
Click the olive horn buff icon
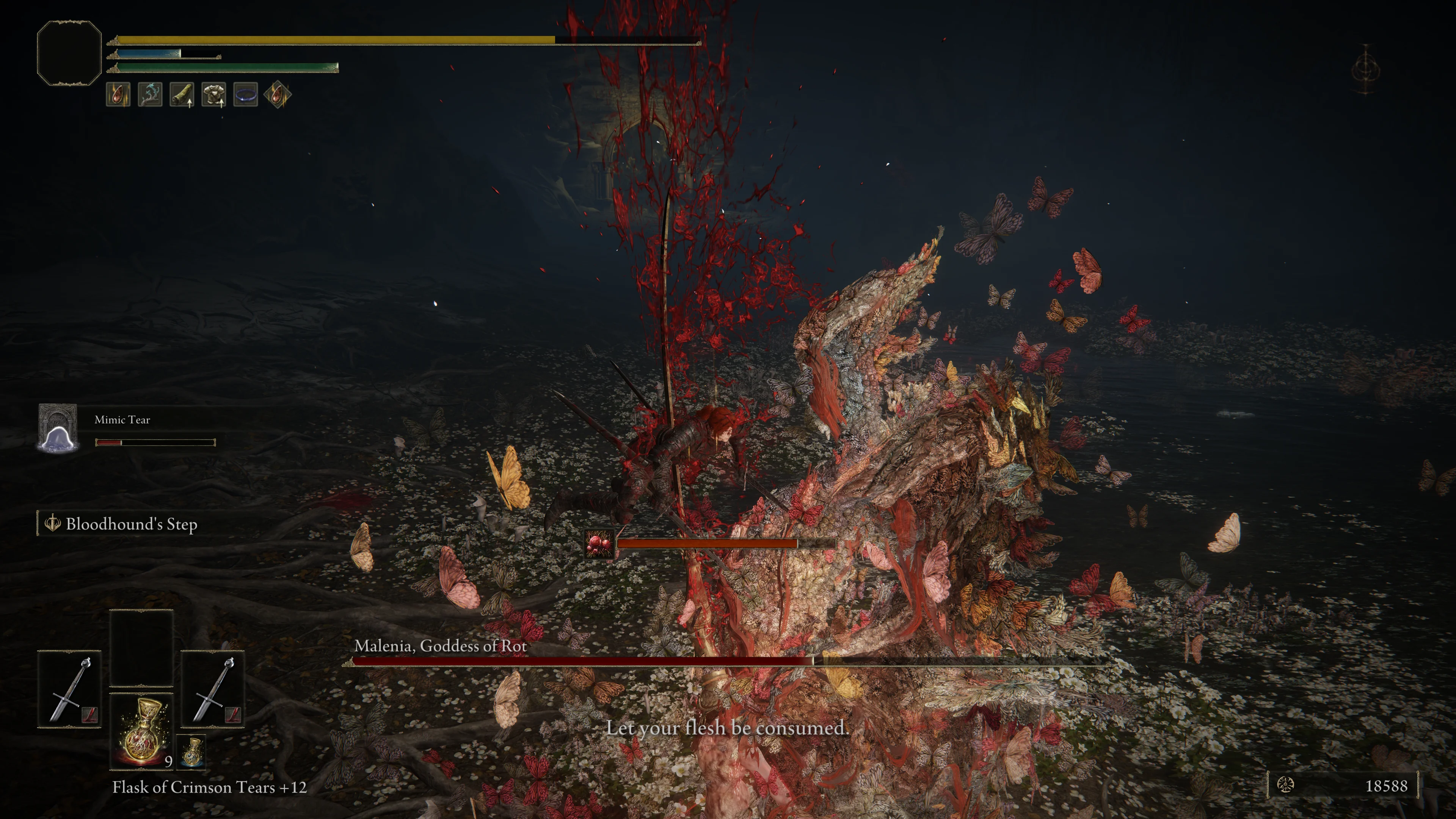click(x=182, y=94)
